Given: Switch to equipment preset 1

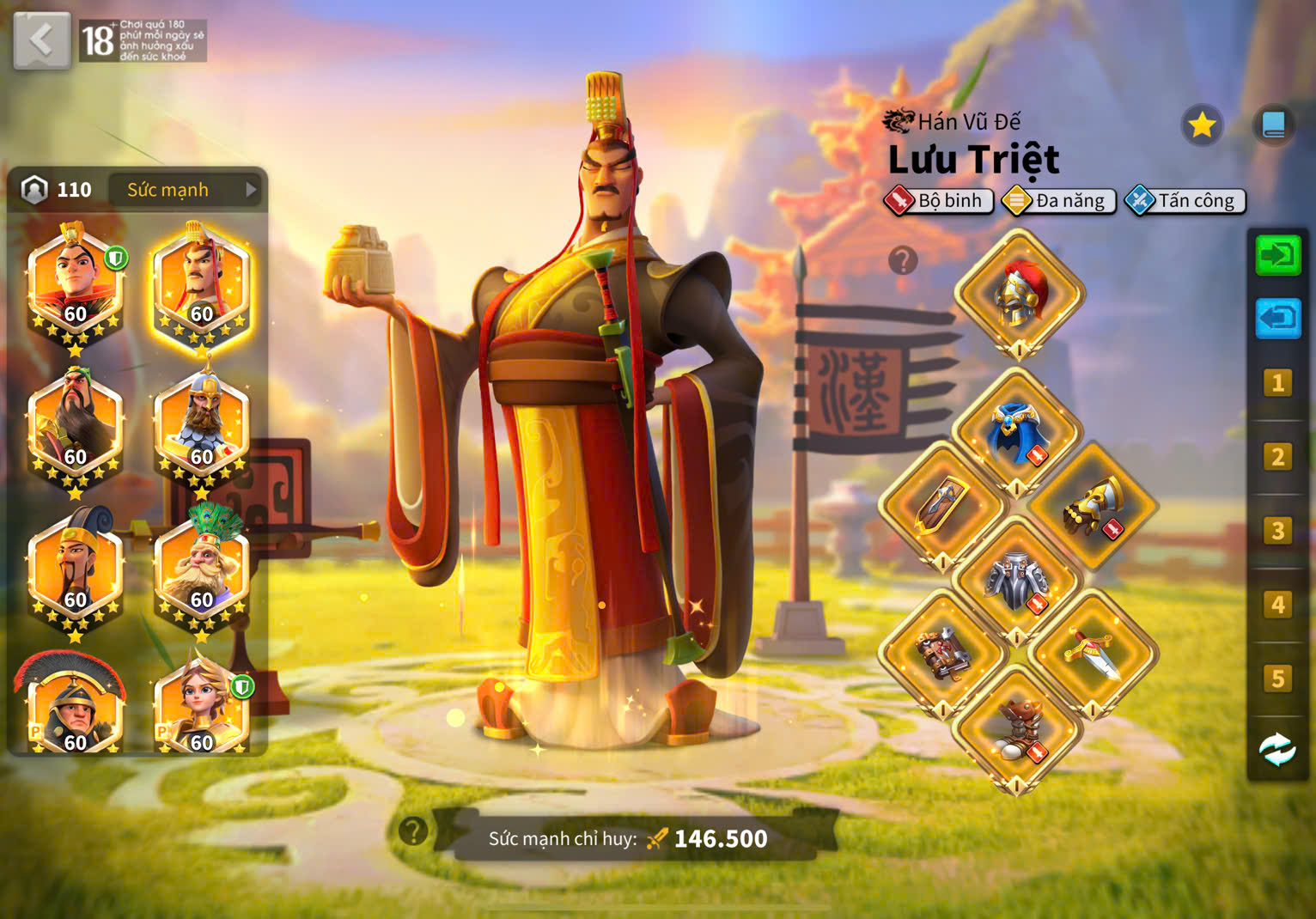Looking at the screenshot, I should click(x=1277, y=383).
